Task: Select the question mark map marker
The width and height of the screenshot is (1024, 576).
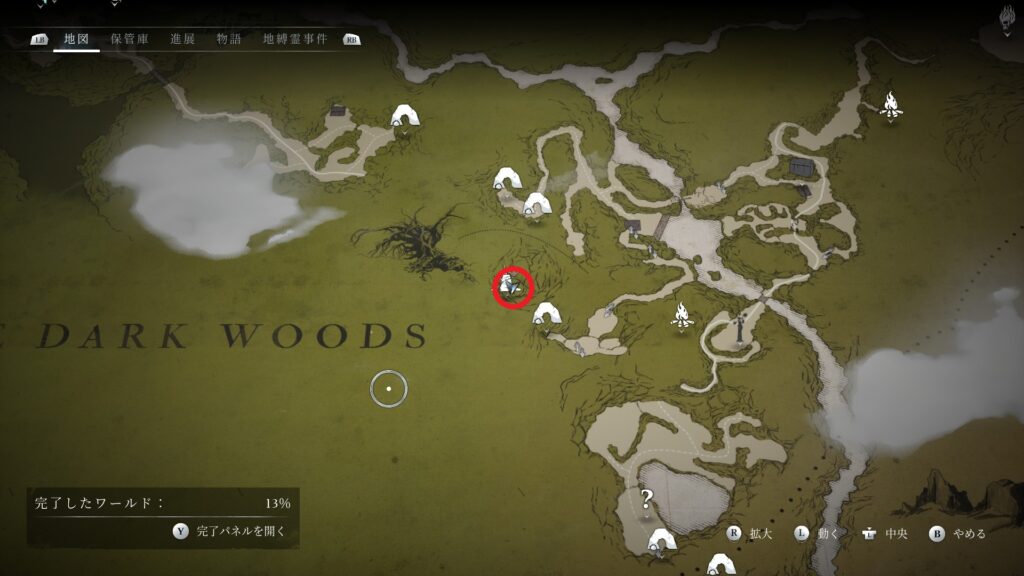Action: (x=647, y=498)
